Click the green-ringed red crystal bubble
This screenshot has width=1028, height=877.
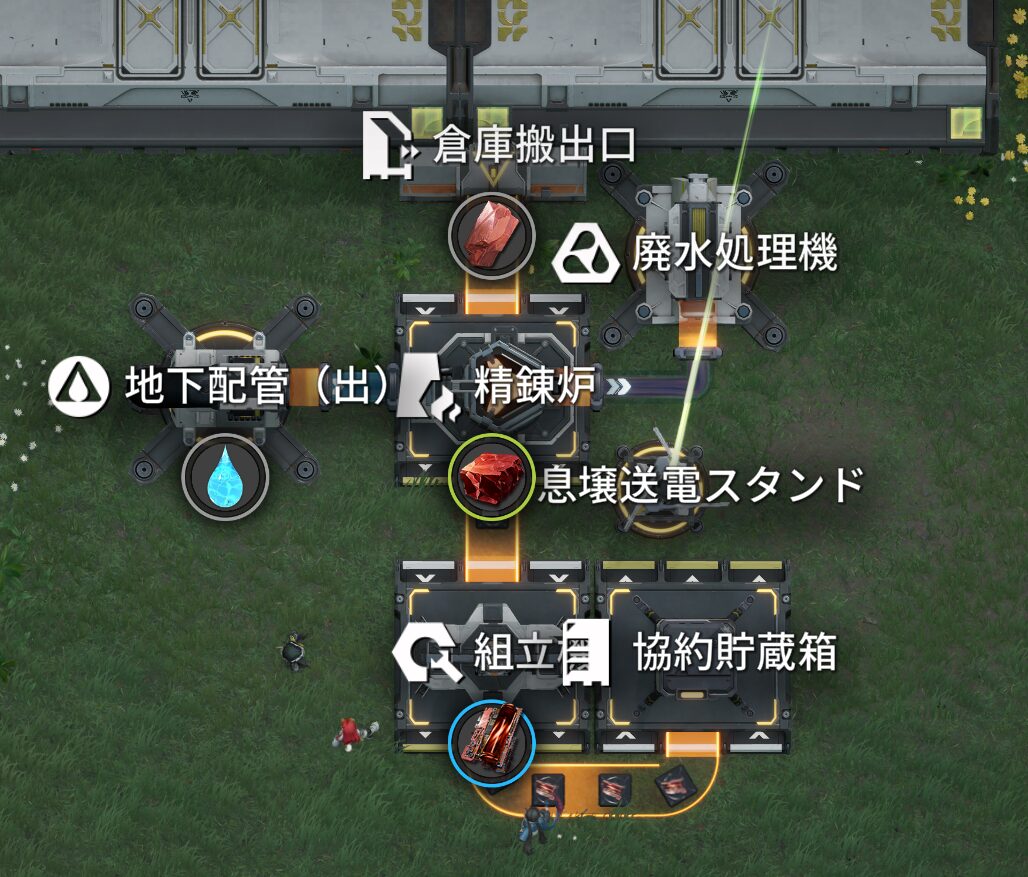491,477
